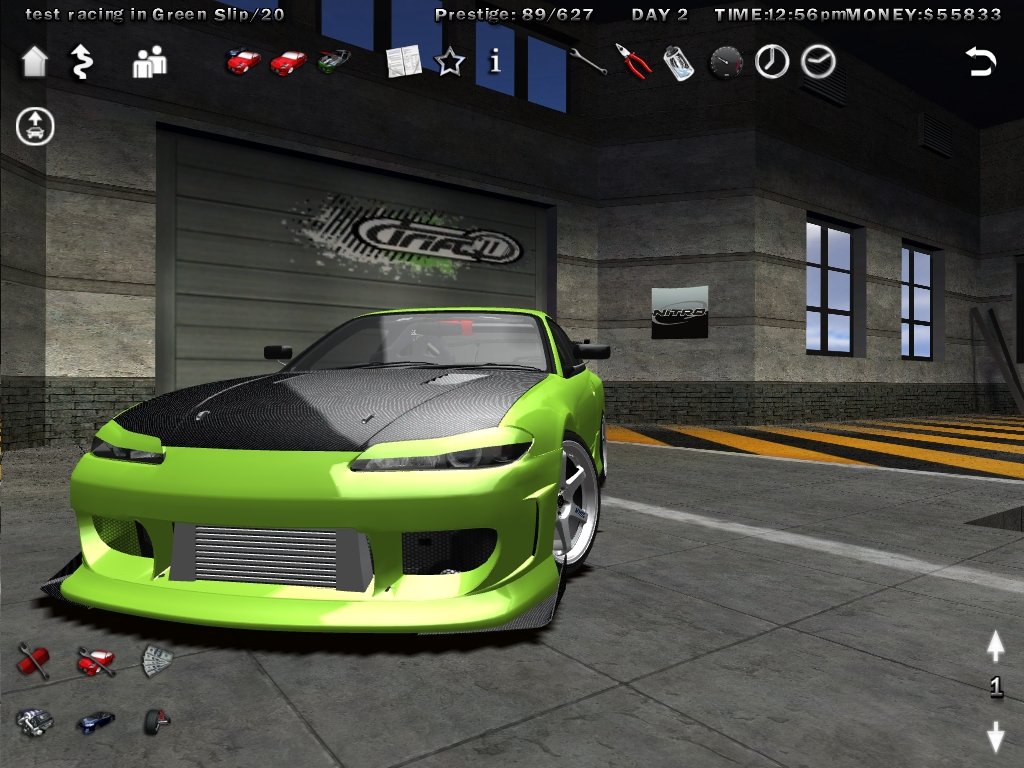
Task: Select the silver wrench tool
Action: [x=587, y=62]
